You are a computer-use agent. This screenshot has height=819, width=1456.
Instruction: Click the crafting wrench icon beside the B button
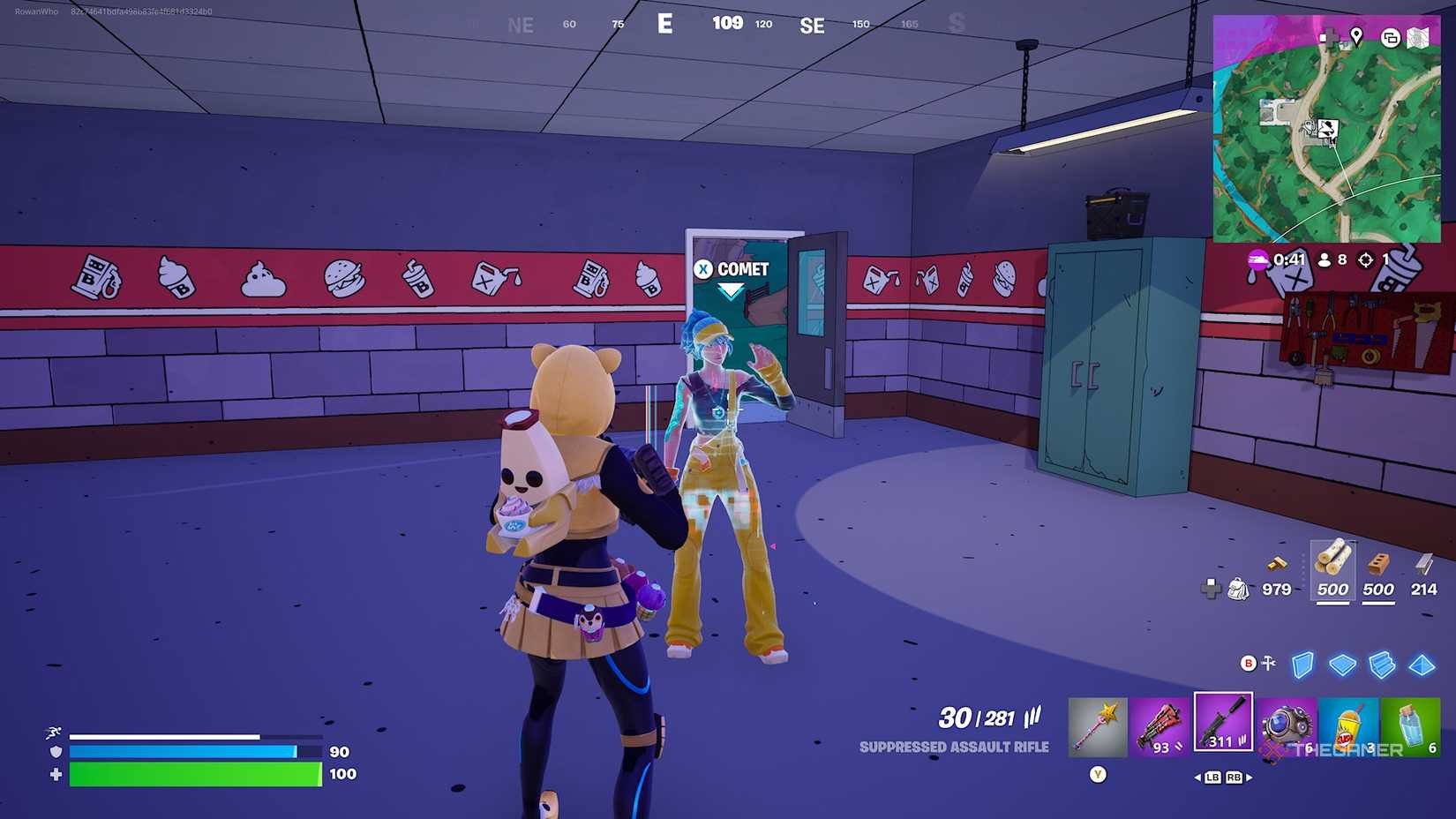click(x=1268, y=663)
